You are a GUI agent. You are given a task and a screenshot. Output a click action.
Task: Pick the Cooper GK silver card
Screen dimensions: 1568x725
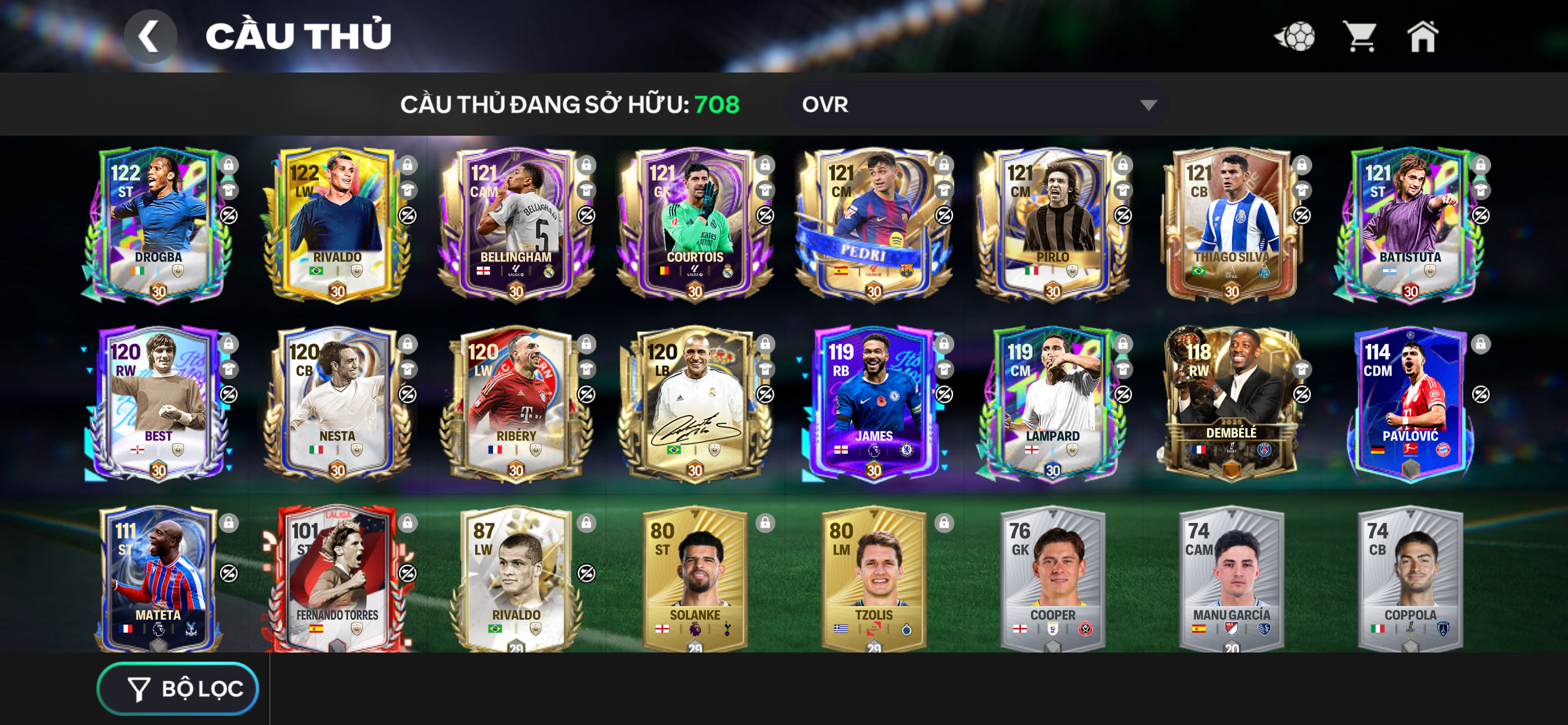[x=1052, y=579]
